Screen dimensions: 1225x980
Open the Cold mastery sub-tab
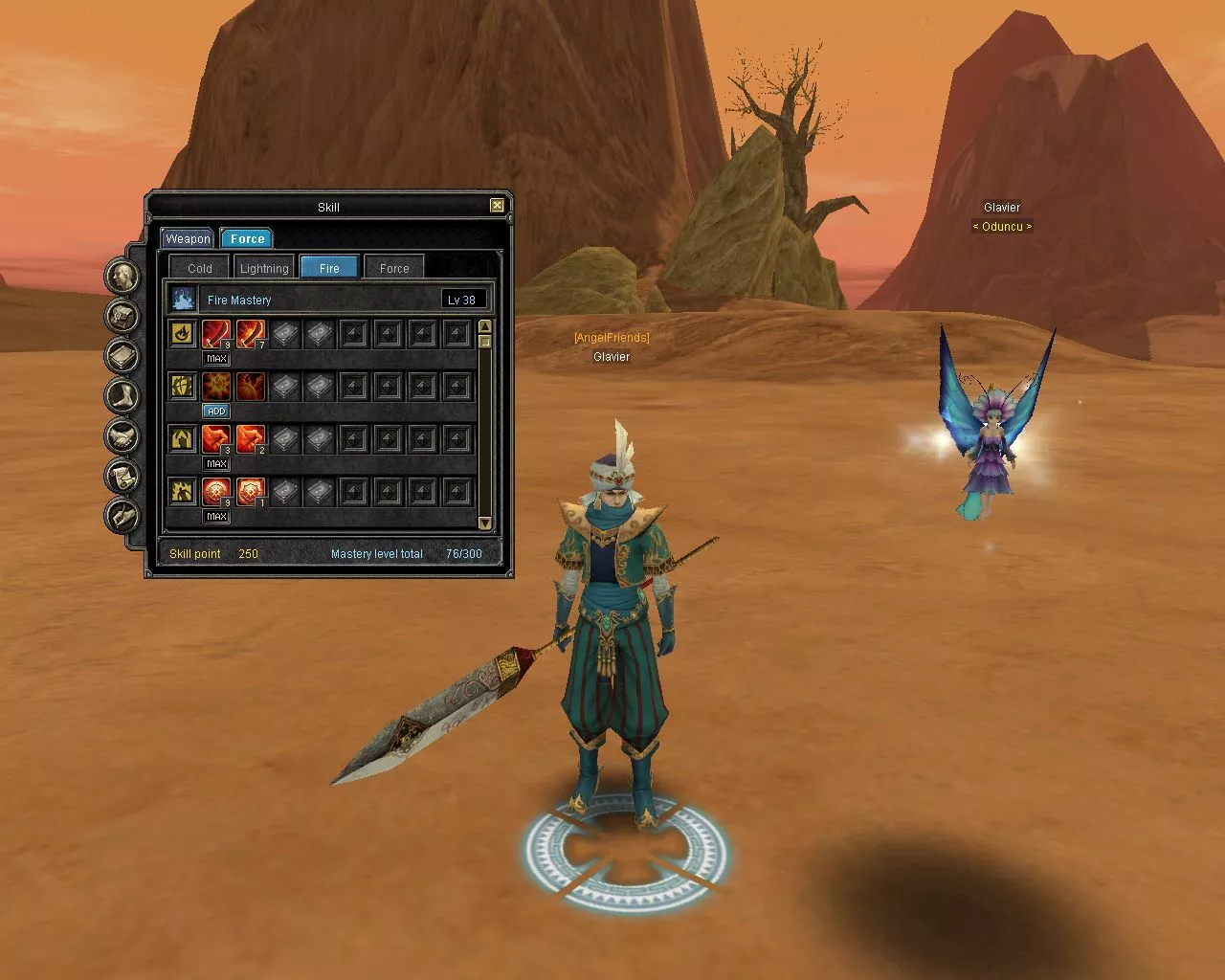(199, 268)
